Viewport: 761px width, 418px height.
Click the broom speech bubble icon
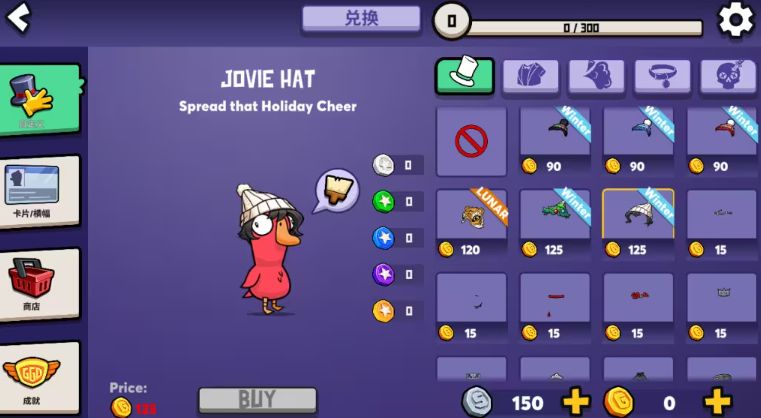(x=337, y=190)
